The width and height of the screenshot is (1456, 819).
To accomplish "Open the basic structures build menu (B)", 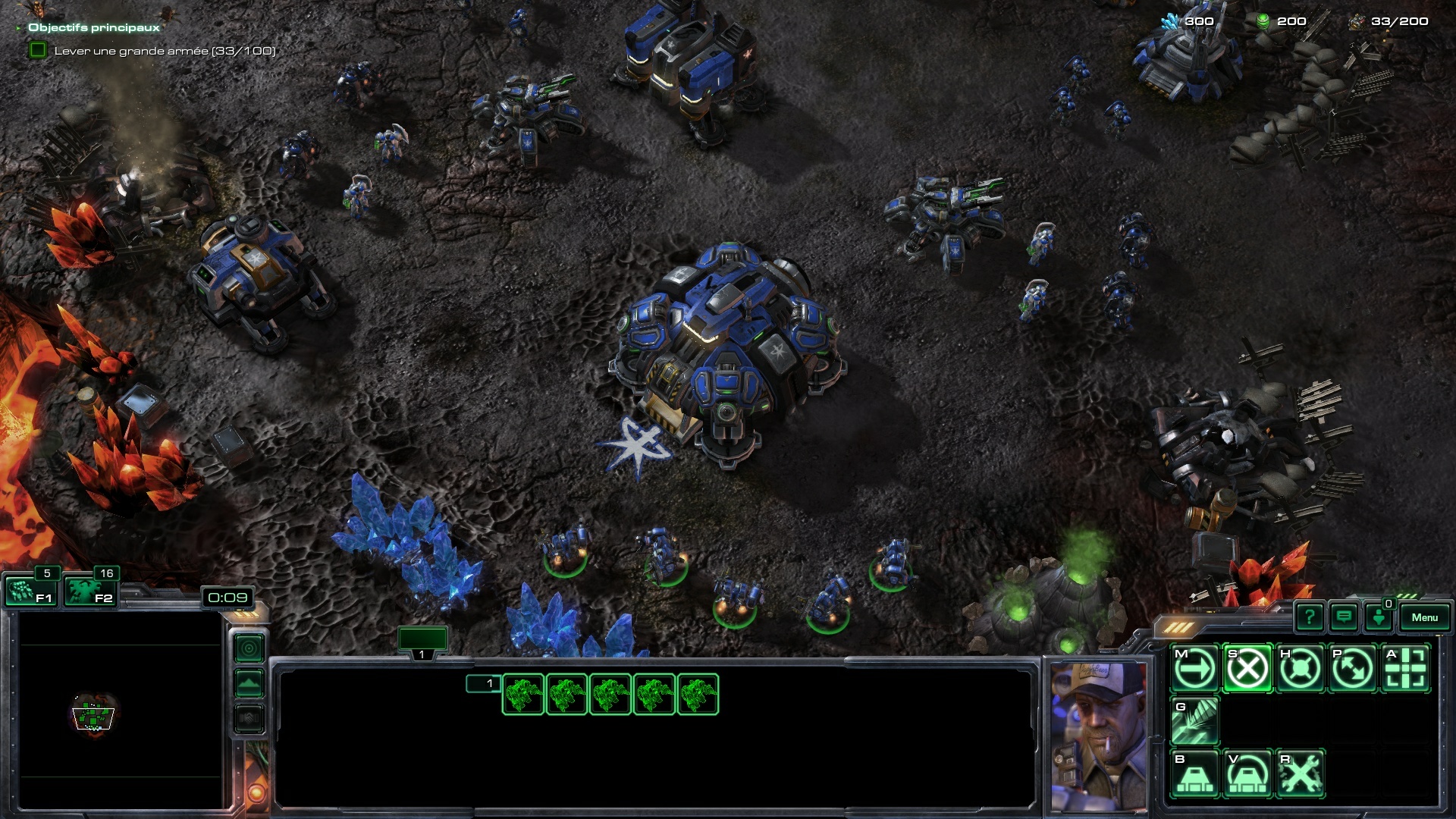I will (x=1195, y=773).
